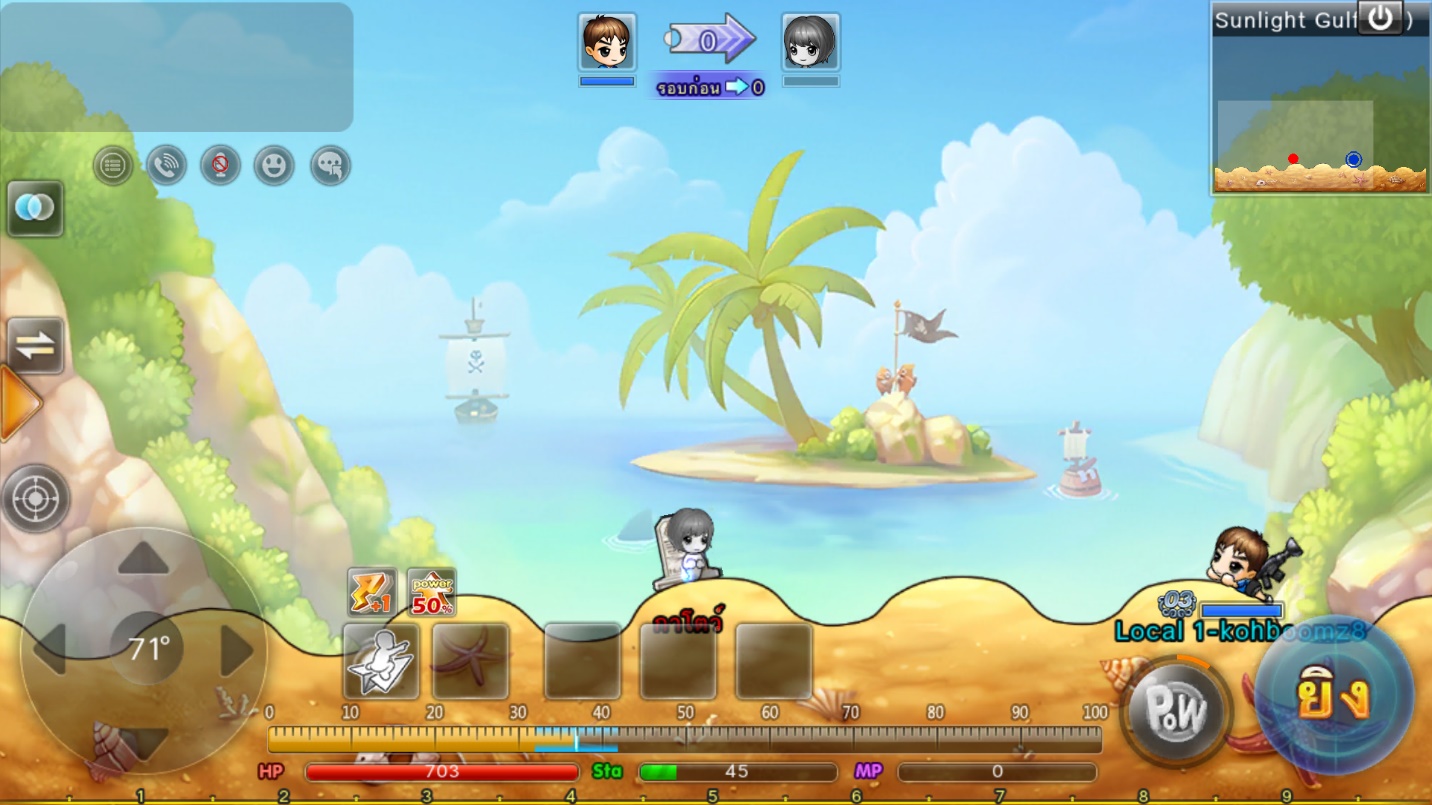Click the overlapping circles button
This screenshot has width=1432, height=805.
[35, 208]
